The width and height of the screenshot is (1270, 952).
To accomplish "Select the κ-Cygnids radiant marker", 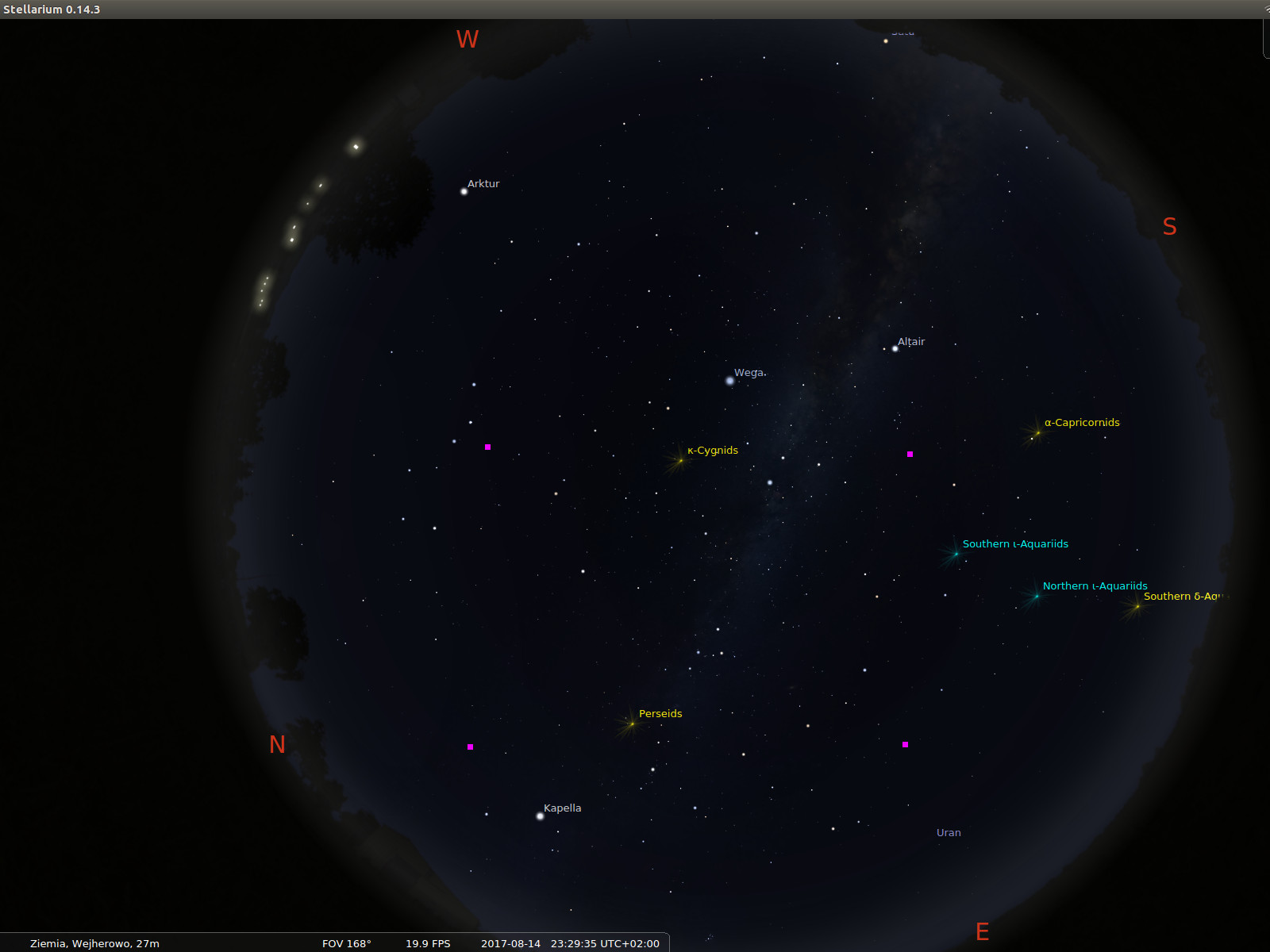I will [680, 460].
